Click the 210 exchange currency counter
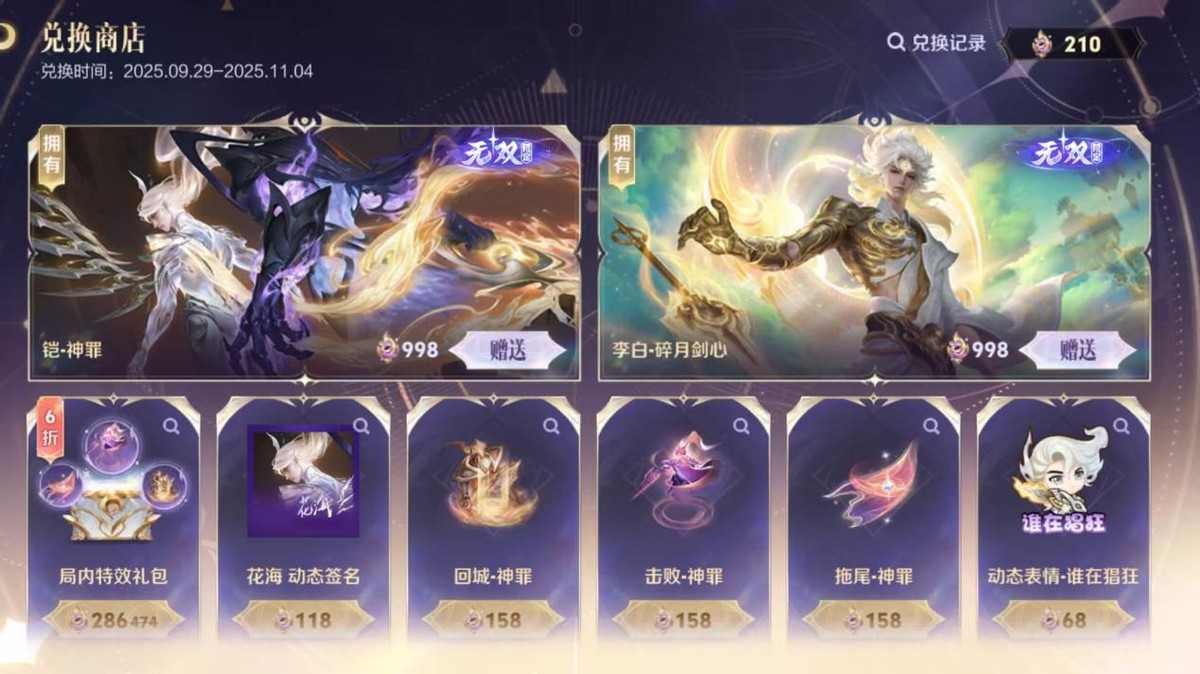Screen dimensions: 1200x674 tap(1071, 44)
